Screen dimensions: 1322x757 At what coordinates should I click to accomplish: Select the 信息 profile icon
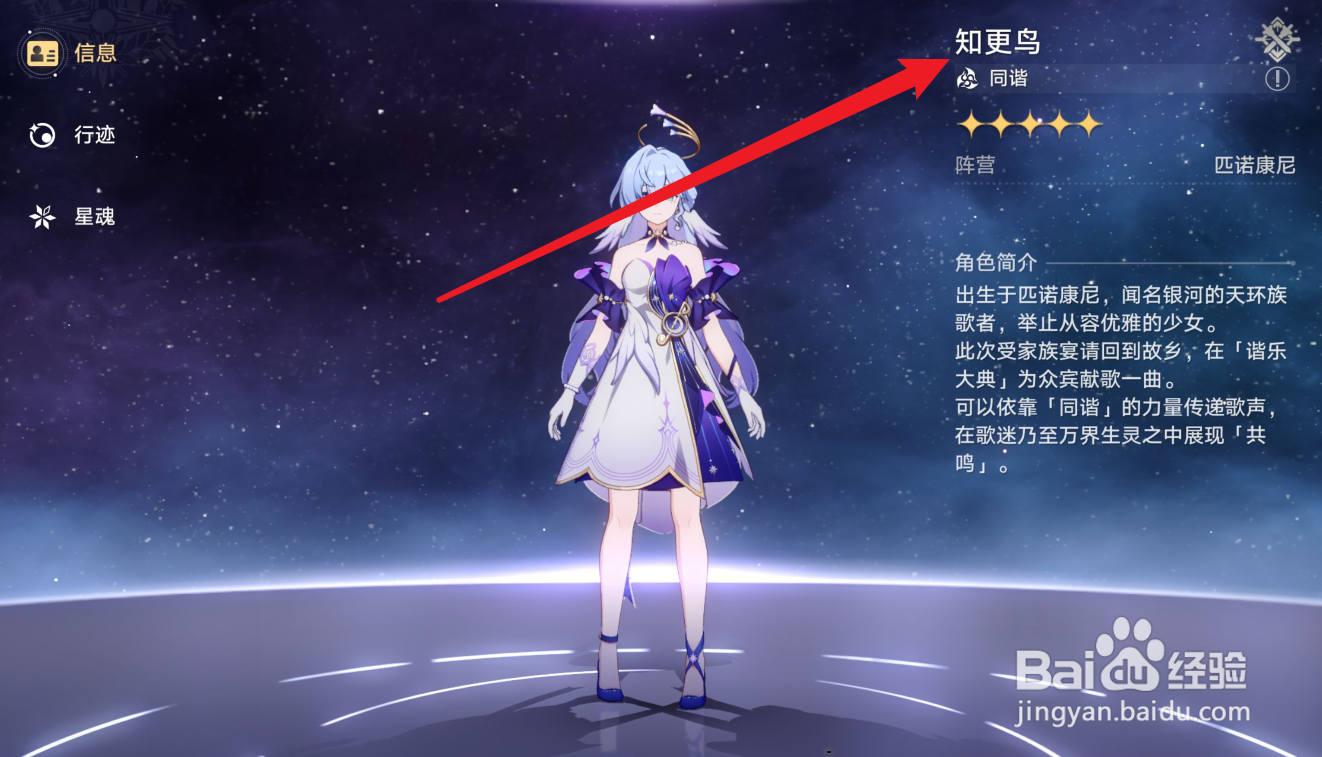pyautogui.click(x=41, y=53)
